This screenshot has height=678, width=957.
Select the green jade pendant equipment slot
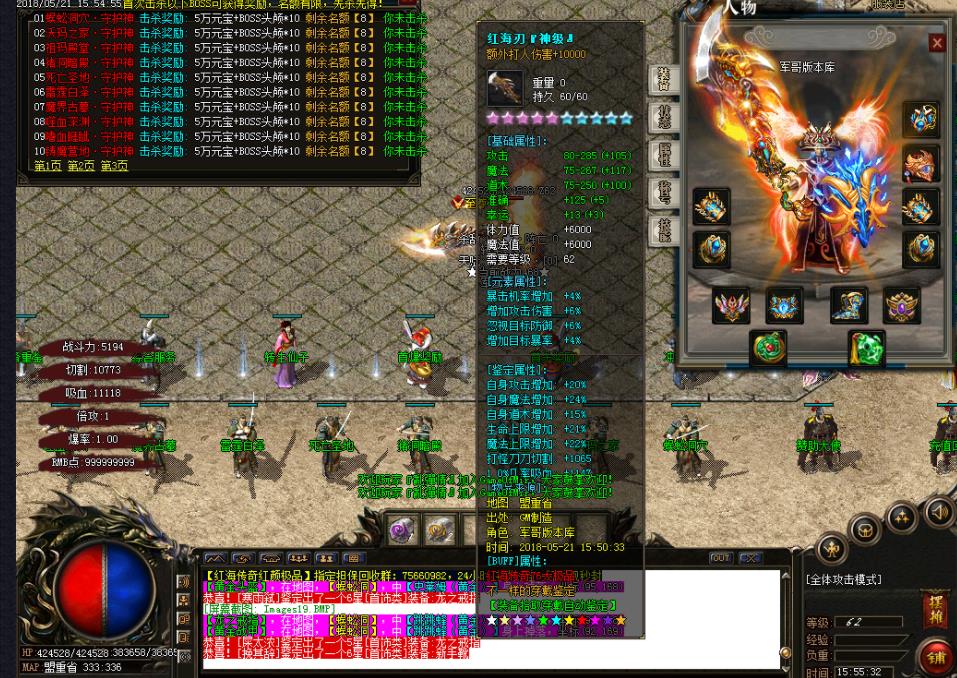[866, 349]
